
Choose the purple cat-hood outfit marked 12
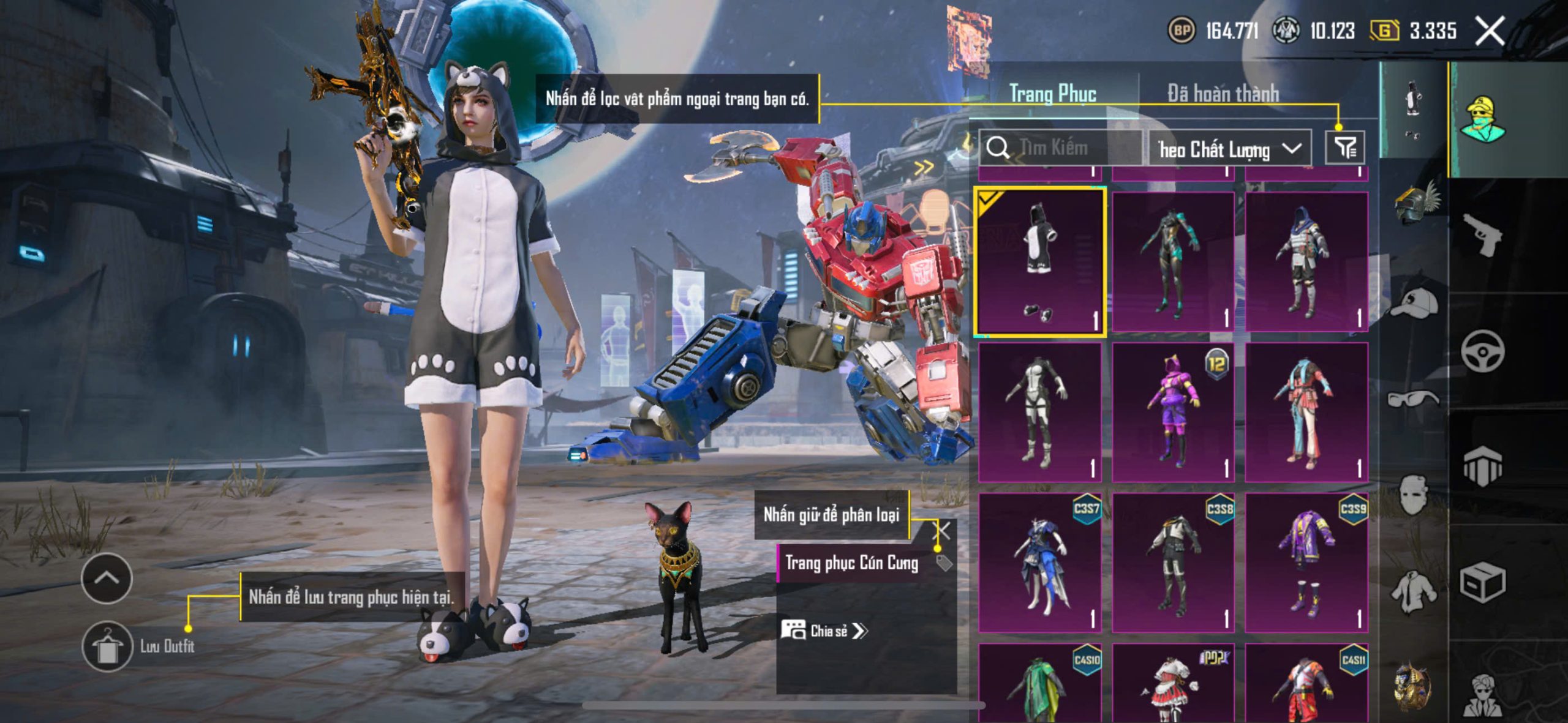coord(1173,412)
